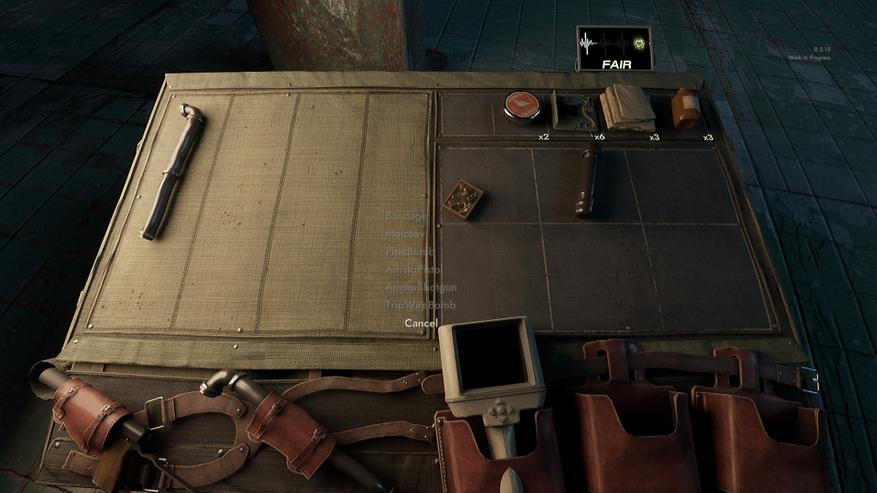
Task: Choose Bandage from the crafting list
Action: pos(406,216)
